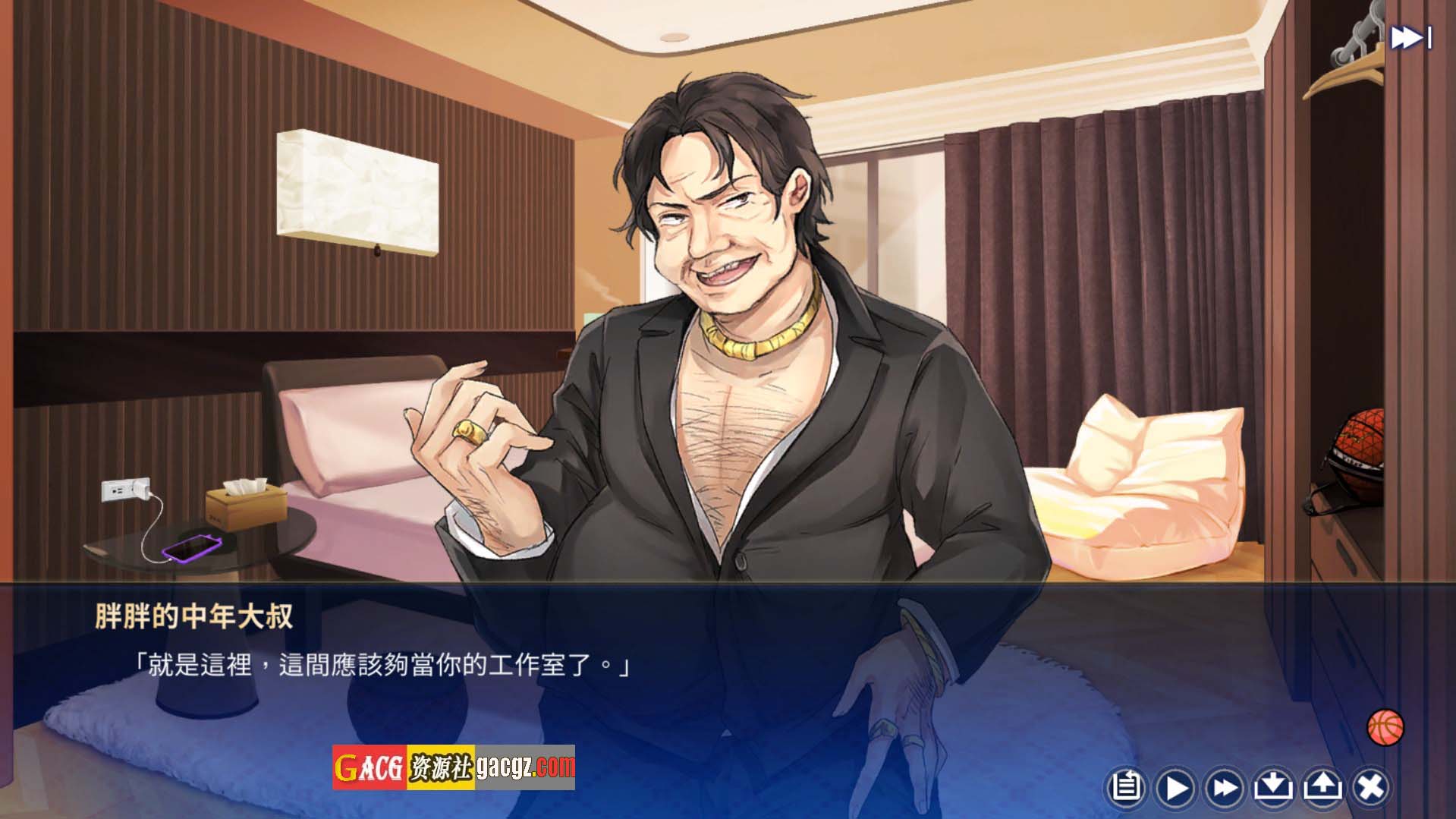The image size is (1456, 819).
Task: Hide the dialogue box with the X button
Action: click(x=1371, y=787)
